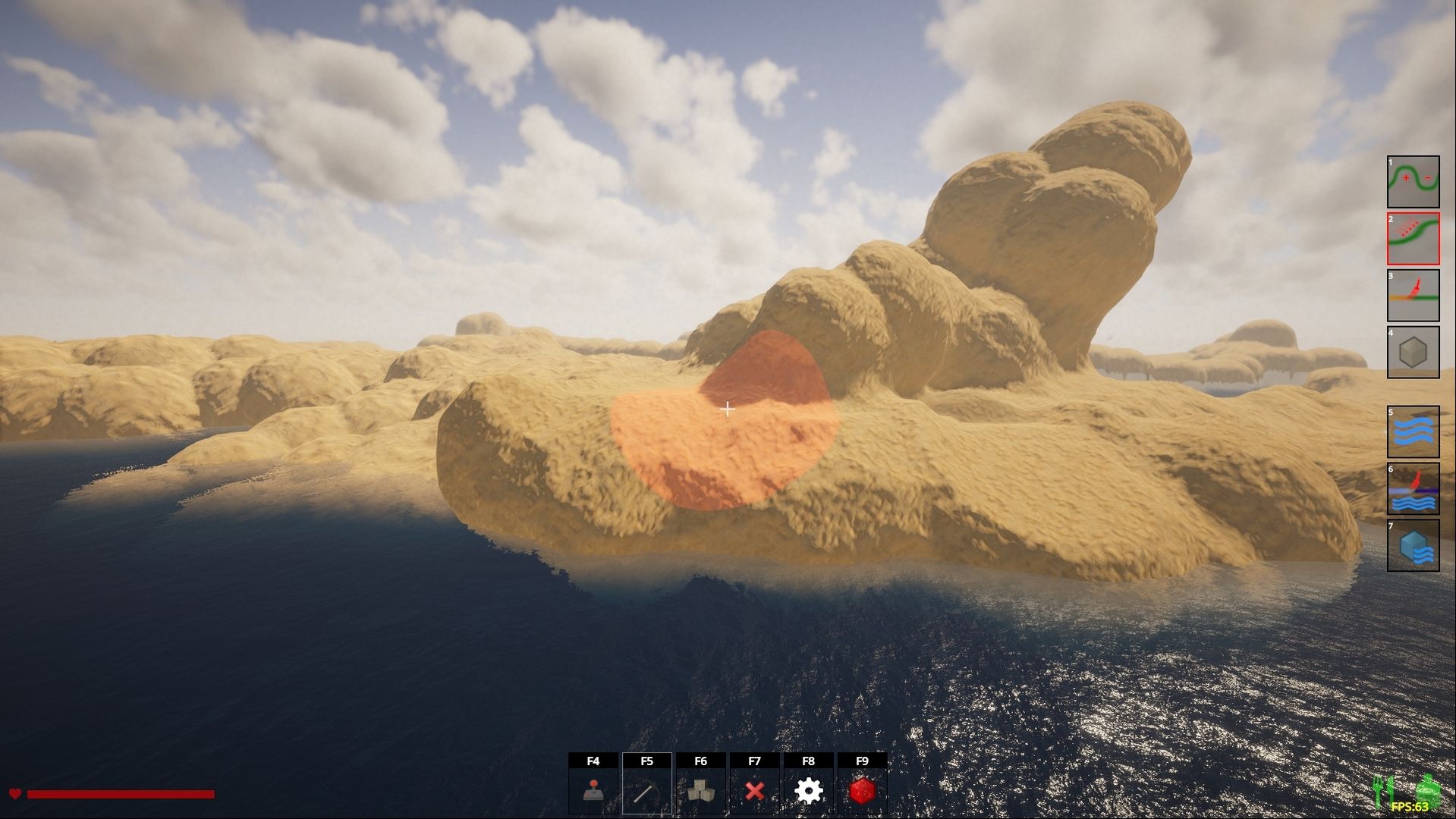Select the pickaxe tool slot
Viewport: 1456px width, 819px height.
646,790
